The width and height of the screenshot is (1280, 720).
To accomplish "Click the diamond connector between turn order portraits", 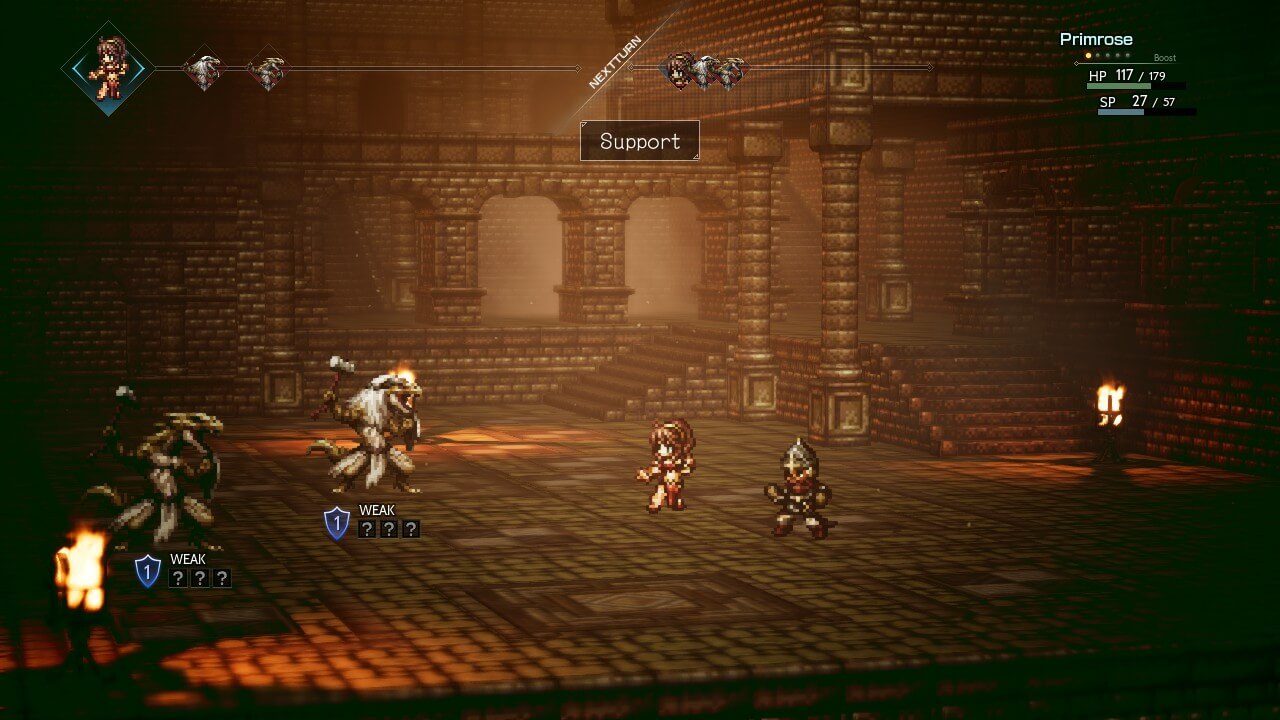I will (x=577, y=70).
